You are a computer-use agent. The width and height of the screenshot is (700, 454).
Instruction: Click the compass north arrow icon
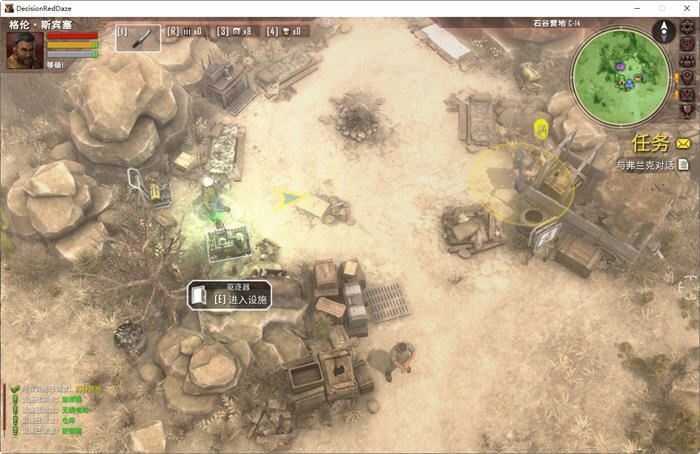pyautogui.click(x=662, y=32)
